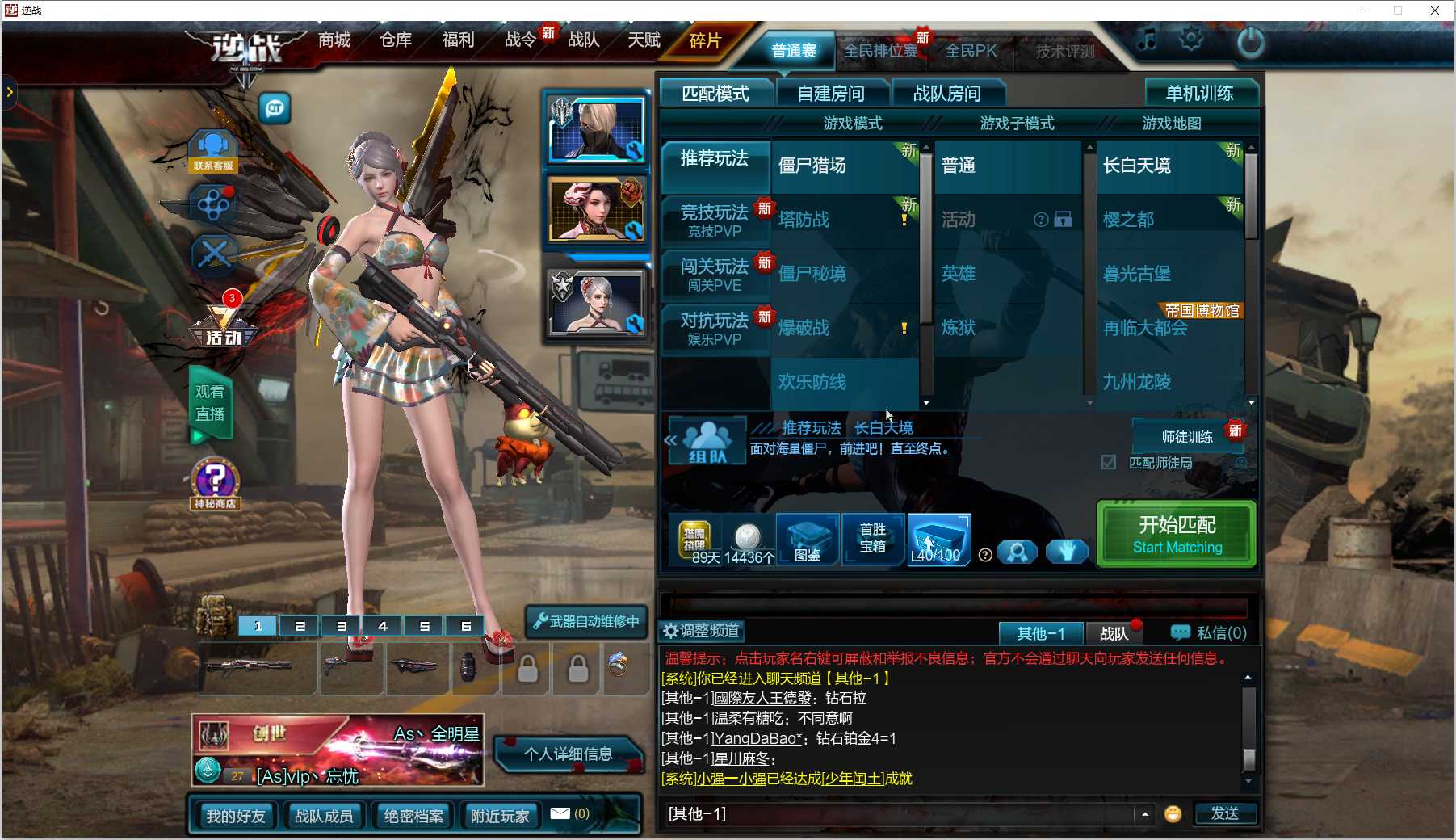The image size is (1456, 840).
Task: Open the 商城 menu at the top
Action: coord(334,40)
